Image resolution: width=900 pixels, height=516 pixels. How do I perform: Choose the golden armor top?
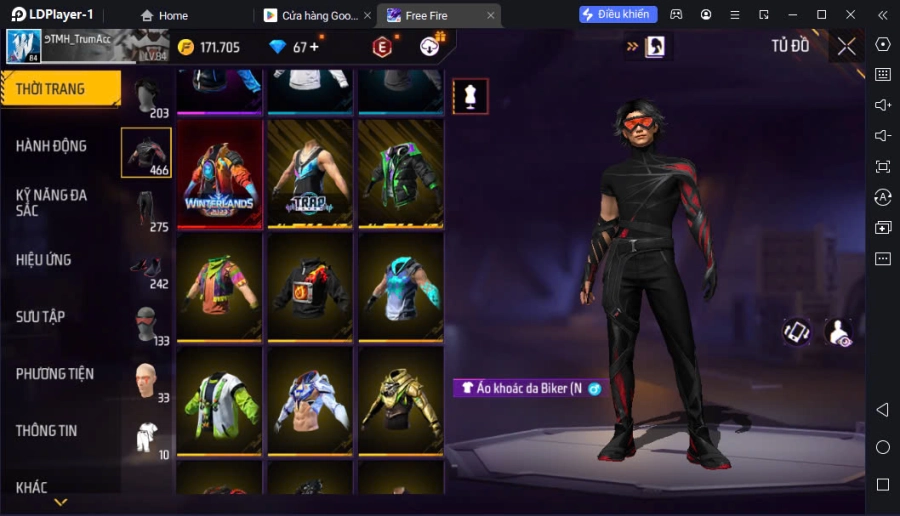pyautogui.click(x=400, y=402)
